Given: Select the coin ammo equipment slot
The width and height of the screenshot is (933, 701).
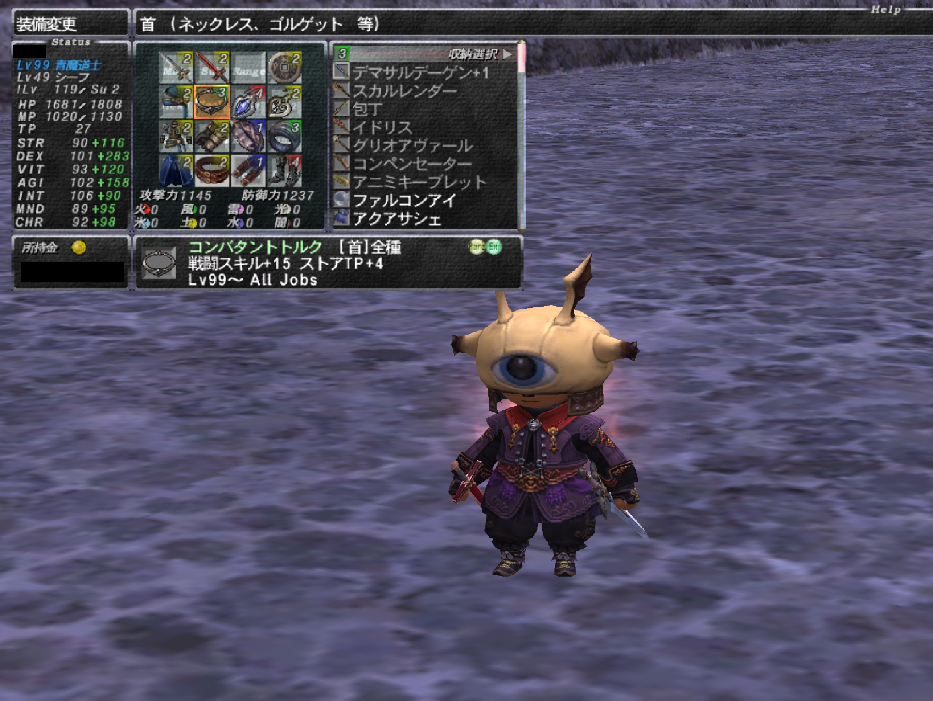Looking at the screenshot, I should pyautogui.click(x=284, y=68).
